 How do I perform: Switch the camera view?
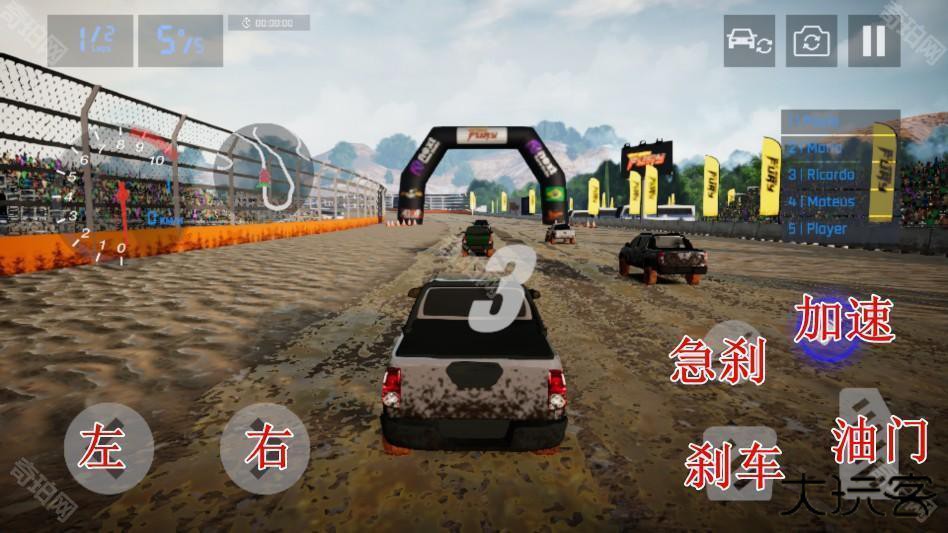coord(811,41)
